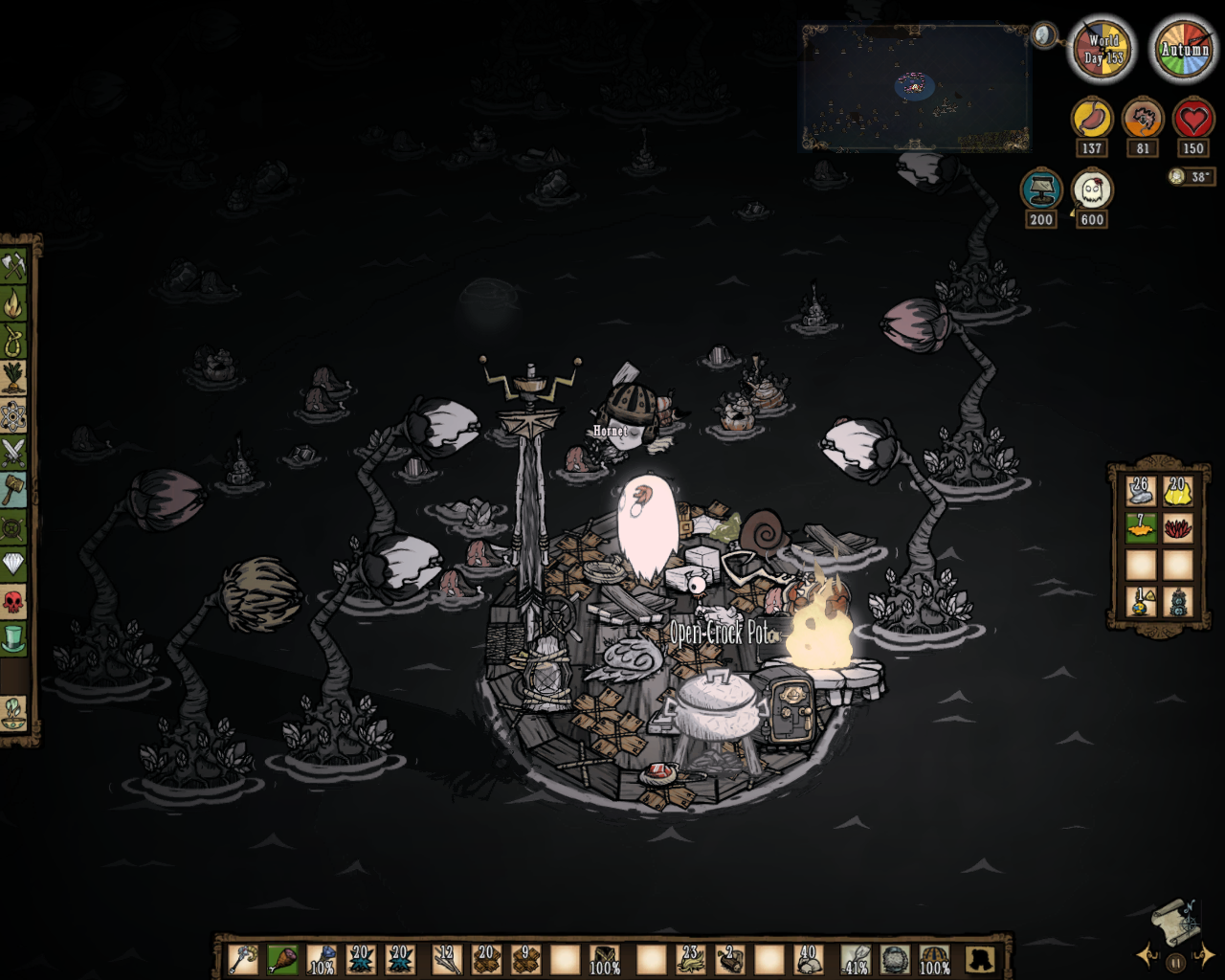Open the ship's wheel Seafaring crafting tab
This screenshot has width=1225, height=980.
pos(13,526)
